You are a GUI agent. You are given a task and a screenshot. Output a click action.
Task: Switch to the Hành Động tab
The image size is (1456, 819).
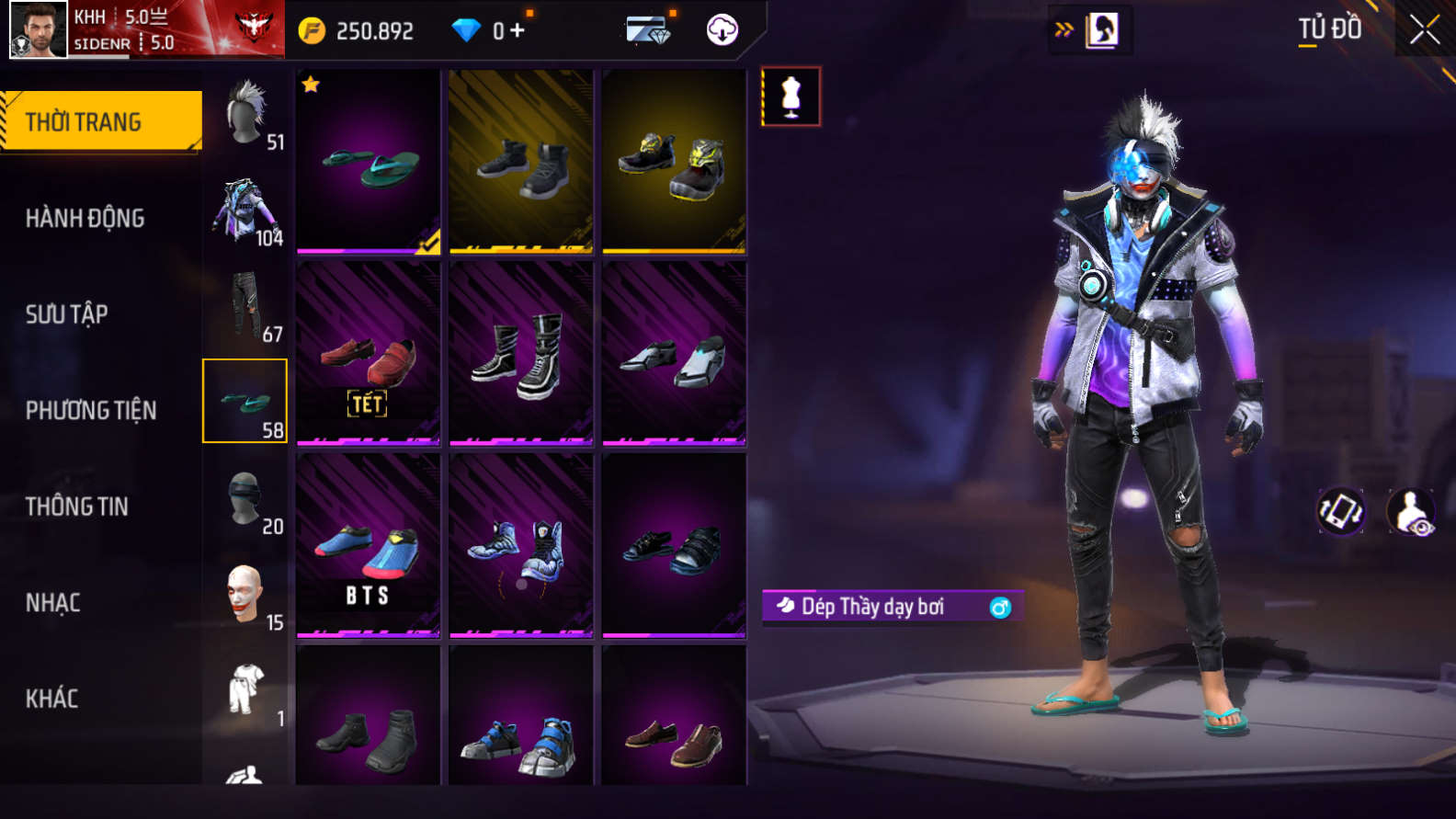coord(85,219)
